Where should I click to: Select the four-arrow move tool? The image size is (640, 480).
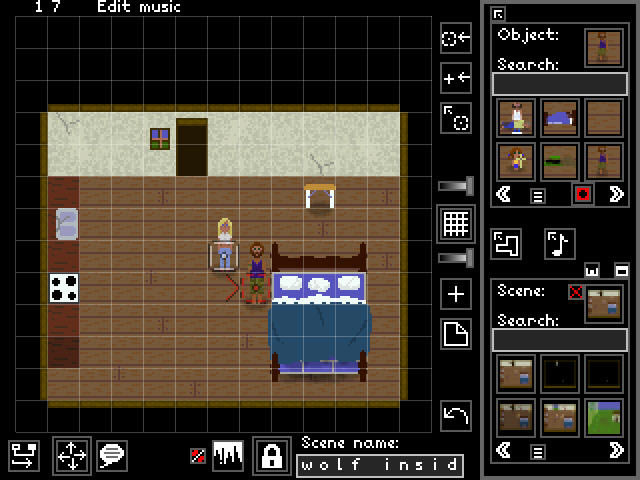coord(71,457)
